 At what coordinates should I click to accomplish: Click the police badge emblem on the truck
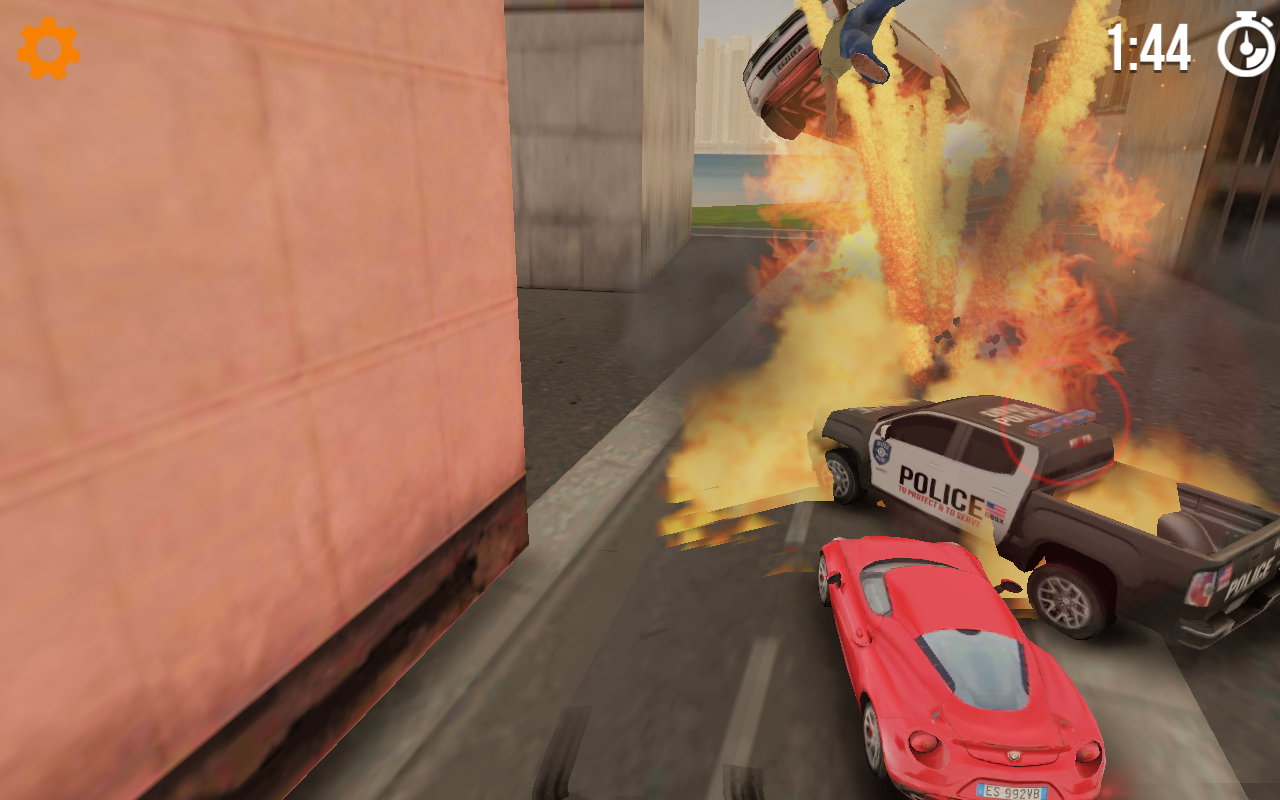[882, 449]
